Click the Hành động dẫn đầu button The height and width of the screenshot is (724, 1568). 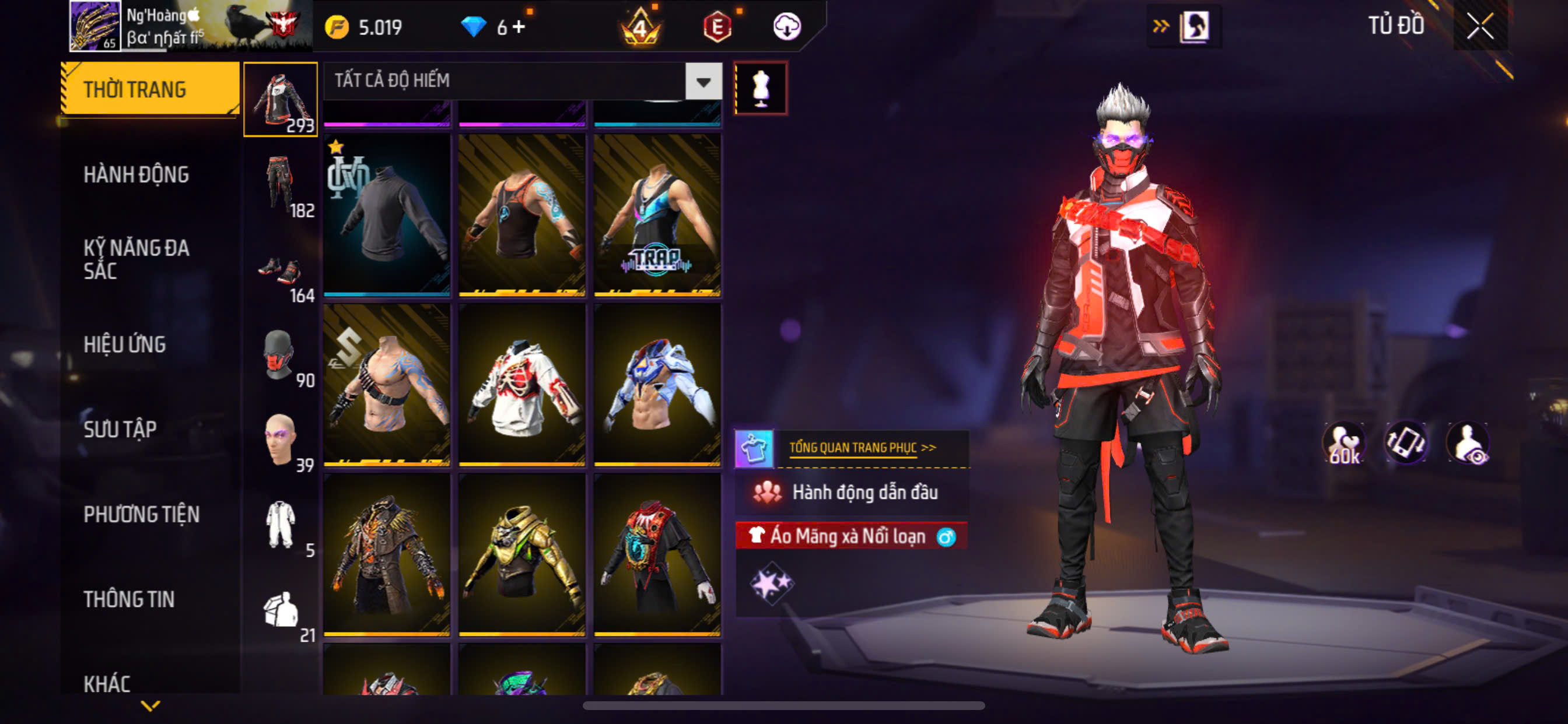(852, 491)
